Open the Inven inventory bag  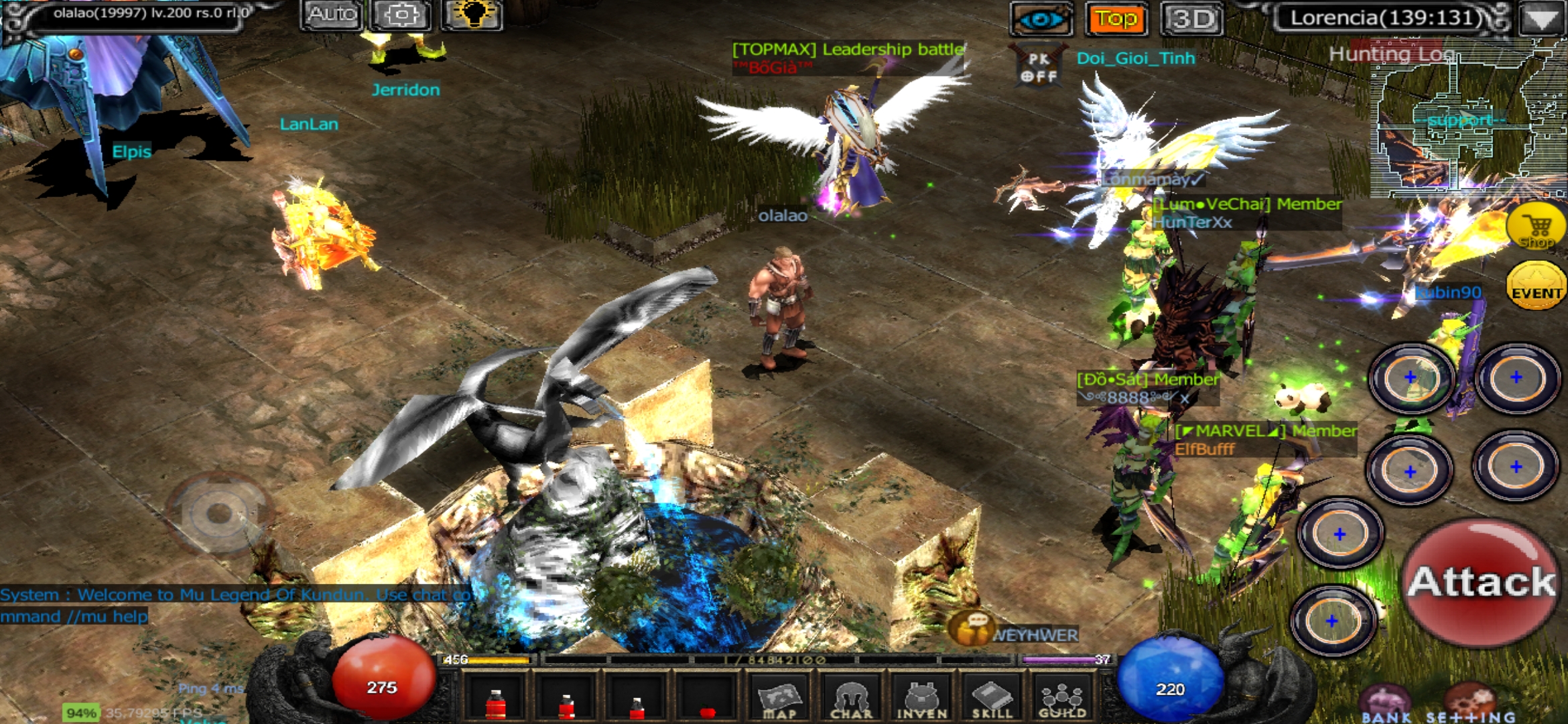pyautogui.click(x=922, y=701)
